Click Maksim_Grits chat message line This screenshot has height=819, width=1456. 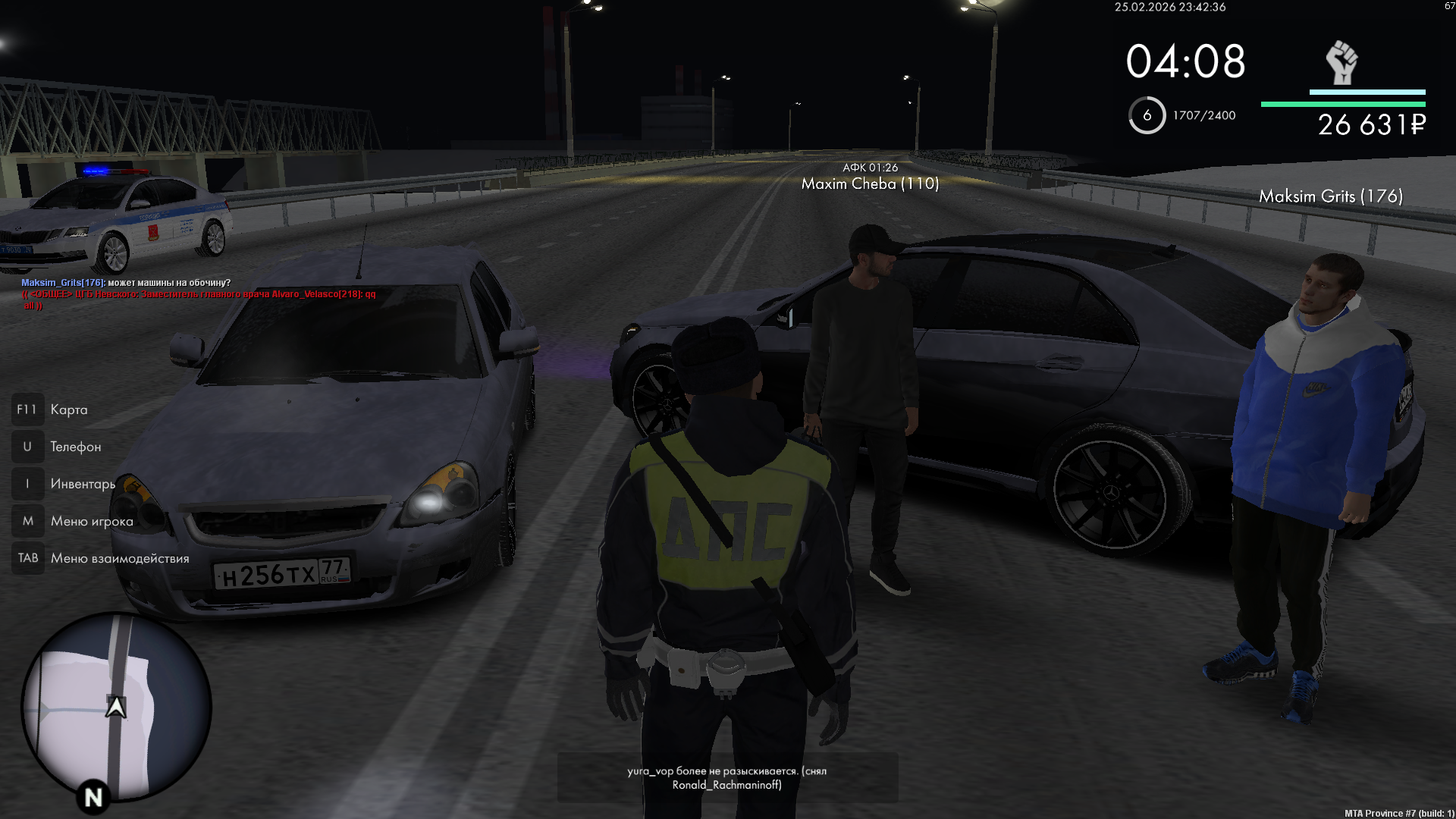pyautogui.click(x=126, y=283)
